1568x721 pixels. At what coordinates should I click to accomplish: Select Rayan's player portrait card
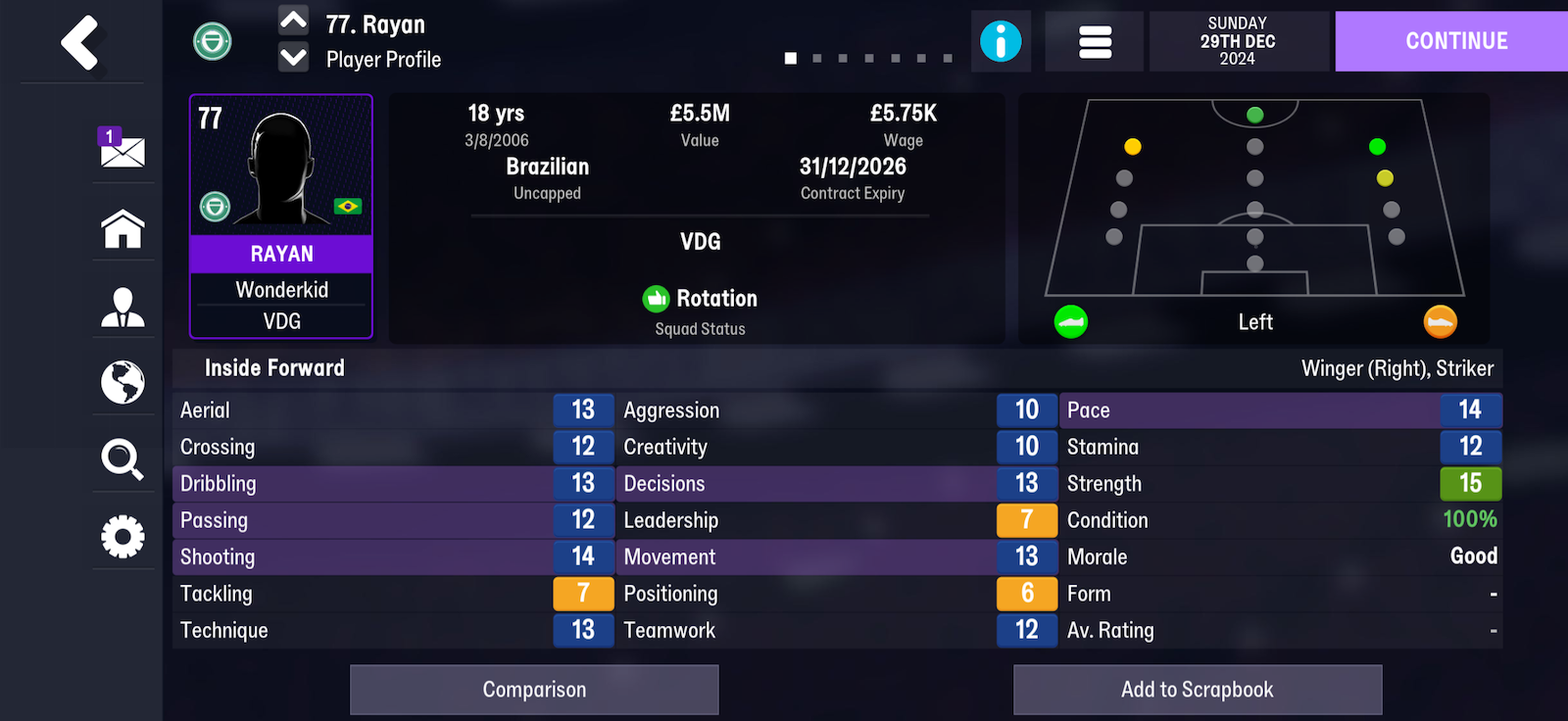(x=281, y=216)
